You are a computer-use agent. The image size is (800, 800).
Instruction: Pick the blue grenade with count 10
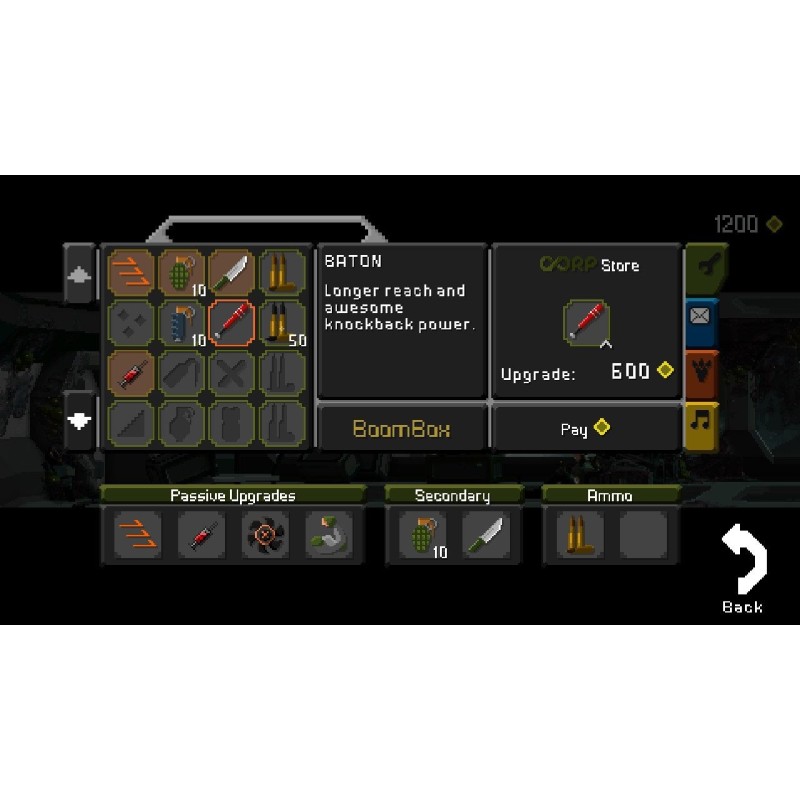click(x=181, y=323)
